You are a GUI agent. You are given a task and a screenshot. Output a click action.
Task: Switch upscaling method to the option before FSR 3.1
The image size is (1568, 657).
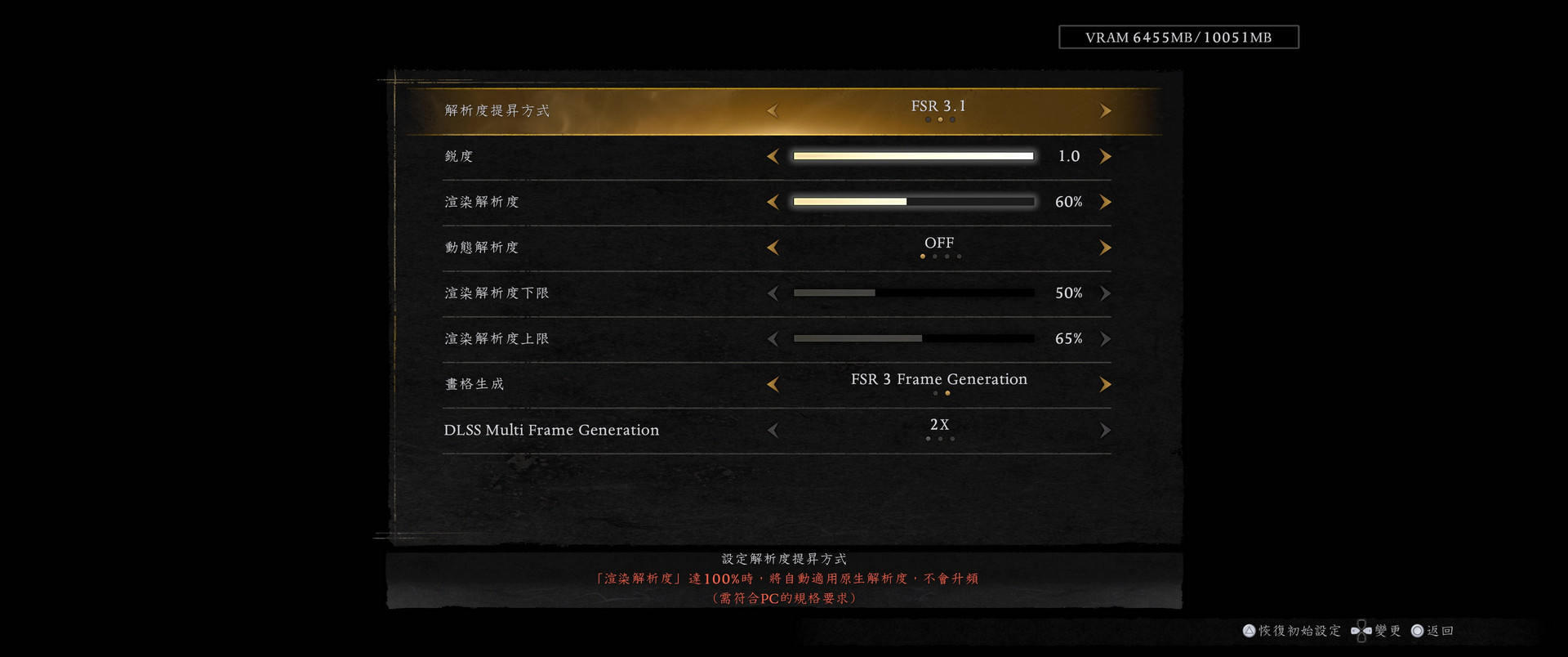point(773,110)
